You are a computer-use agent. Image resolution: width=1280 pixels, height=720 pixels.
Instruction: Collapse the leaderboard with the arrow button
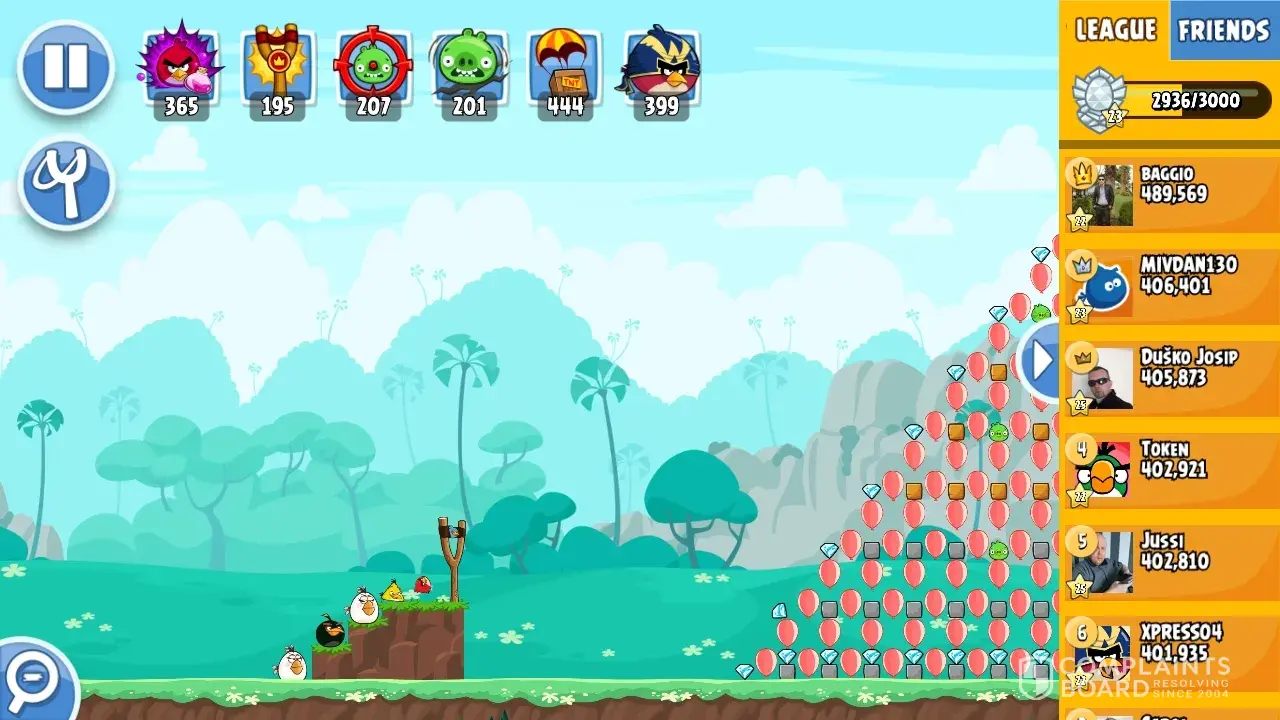coord(1042,360)
